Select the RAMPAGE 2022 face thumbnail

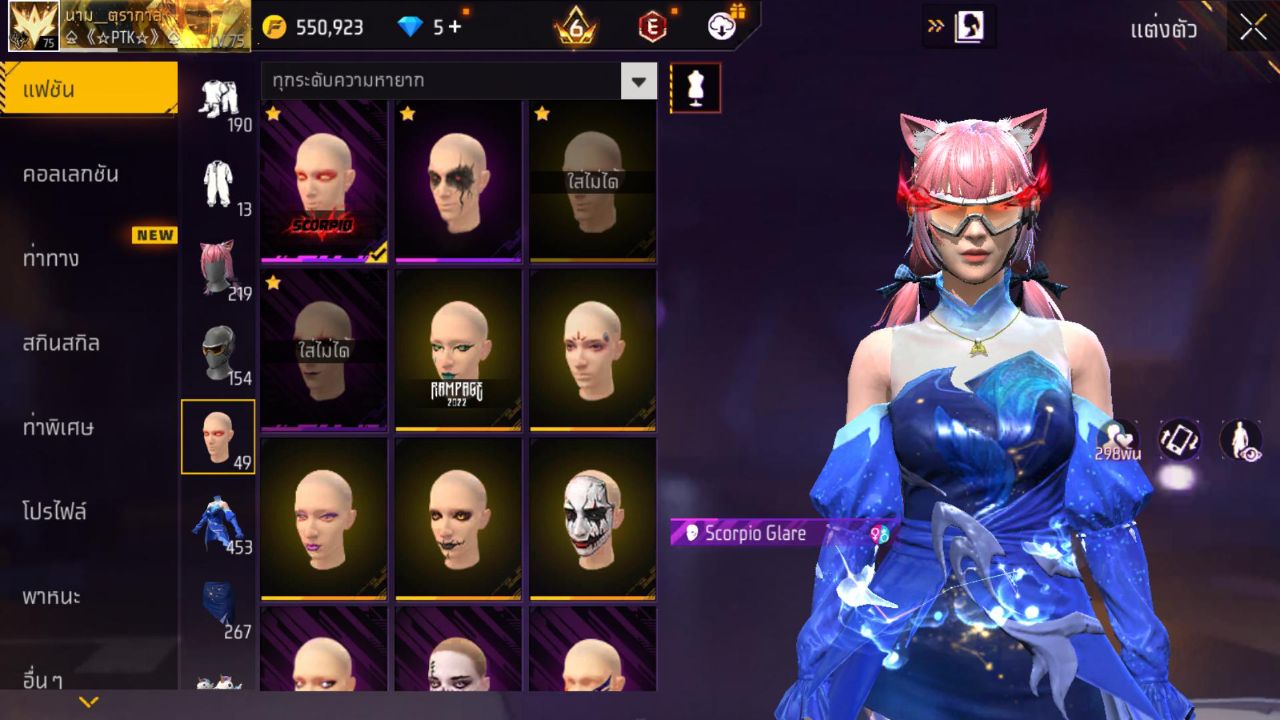pos(456,350)
